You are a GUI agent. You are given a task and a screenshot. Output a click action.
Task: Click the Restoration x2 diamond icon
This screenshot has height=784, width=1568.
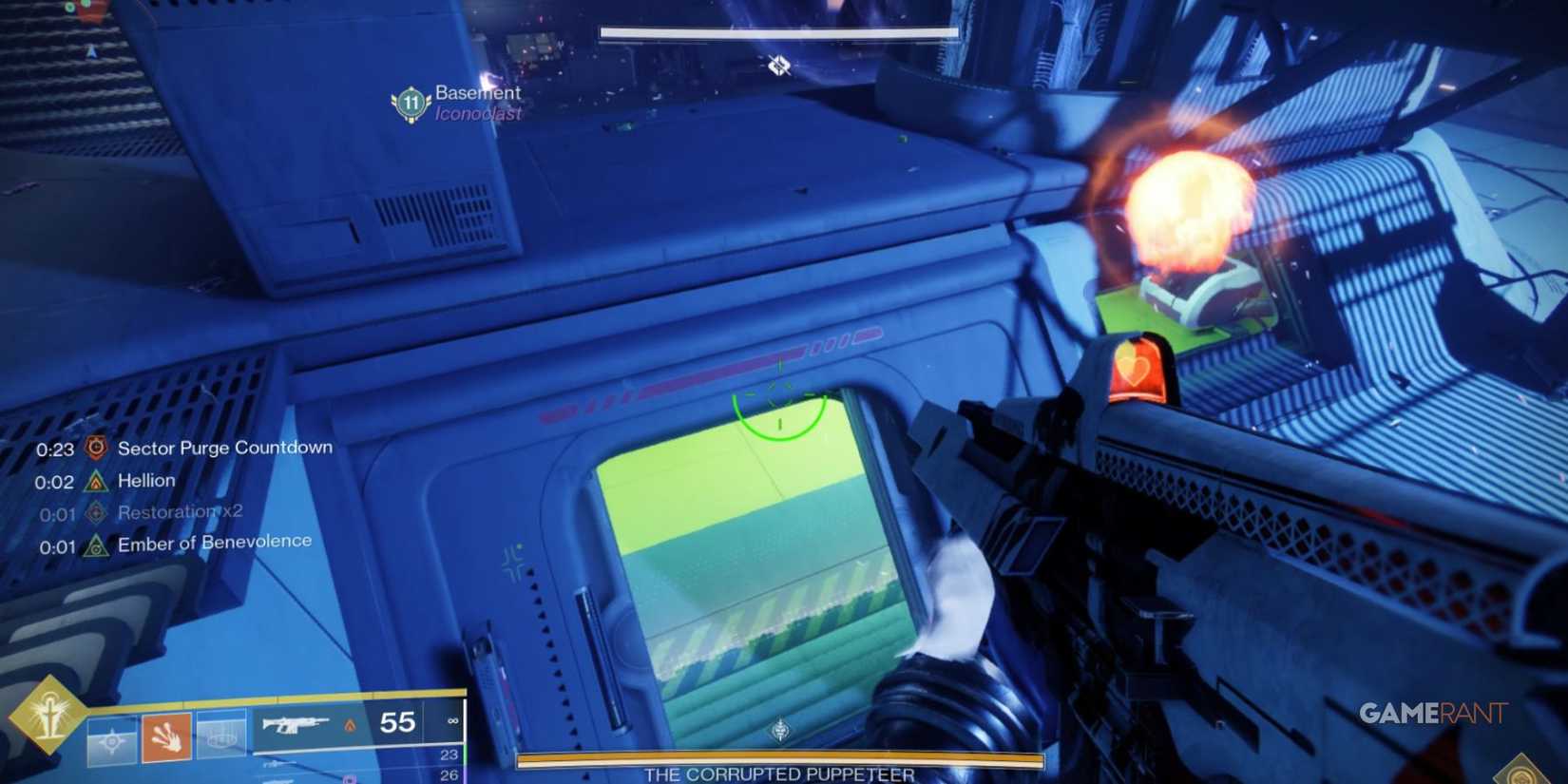click(97, 512)
